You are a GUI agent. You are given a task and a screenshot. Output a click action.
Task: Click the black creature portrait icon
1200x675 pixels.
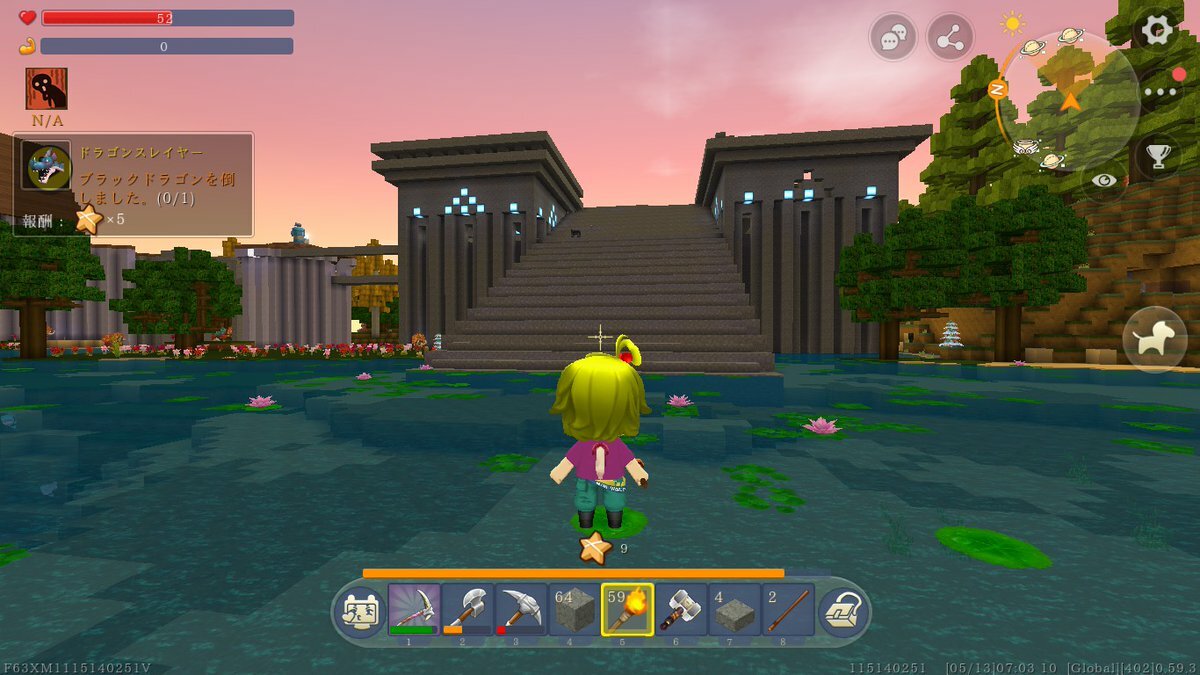coord(47,89)
